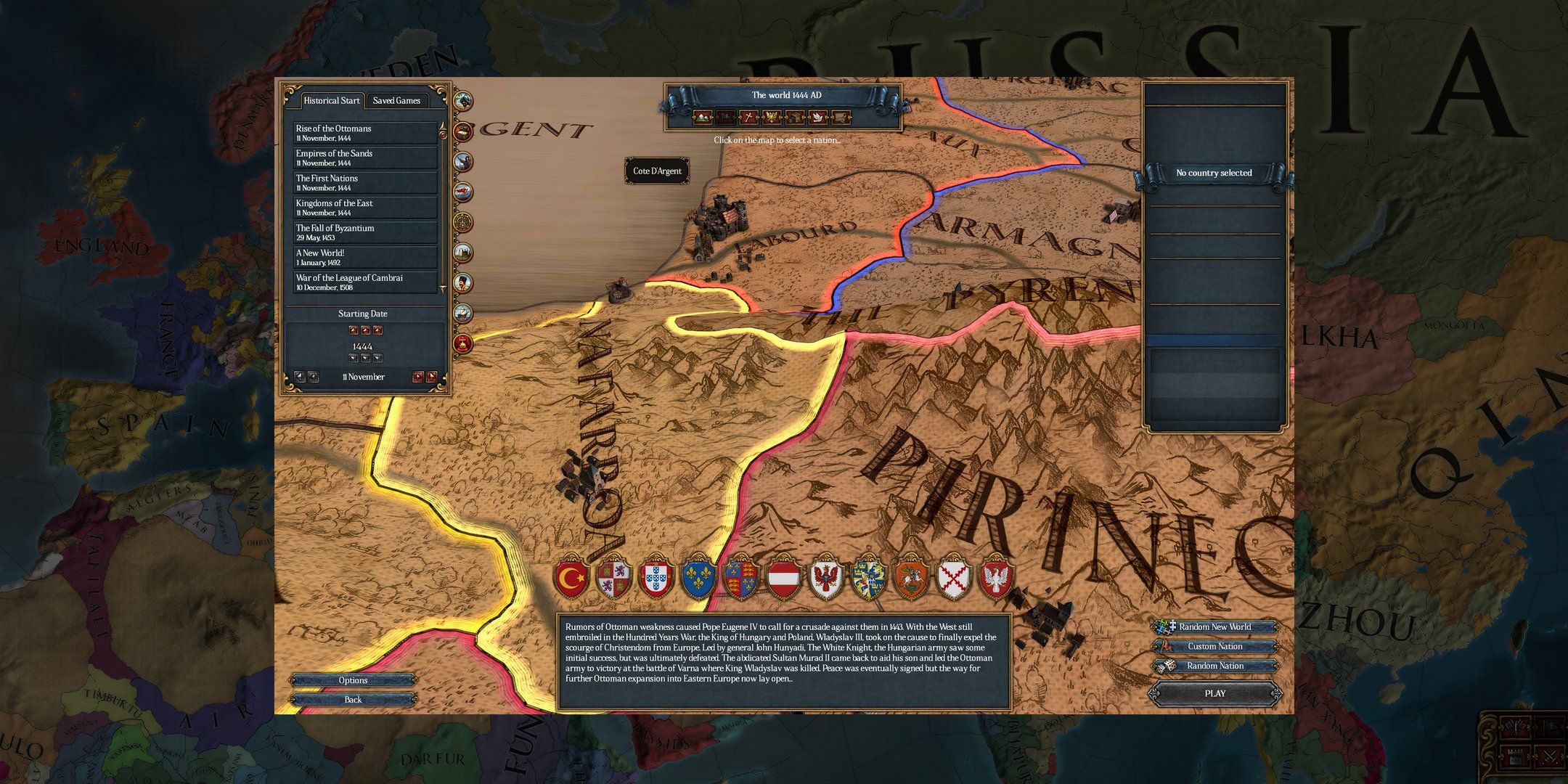Select the religion map mode with the cross
Viewport: 1568px width, 784px height.
(748, 117)
